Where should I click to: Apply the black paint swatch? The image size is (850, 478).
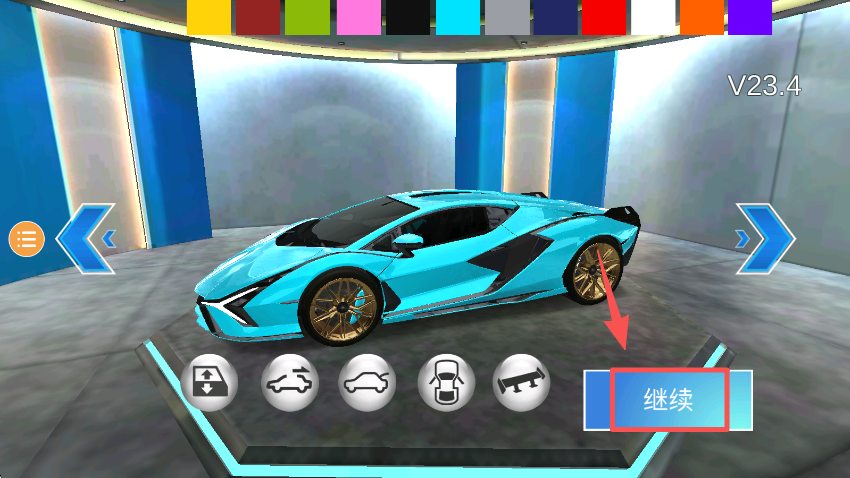pos(406,17)
